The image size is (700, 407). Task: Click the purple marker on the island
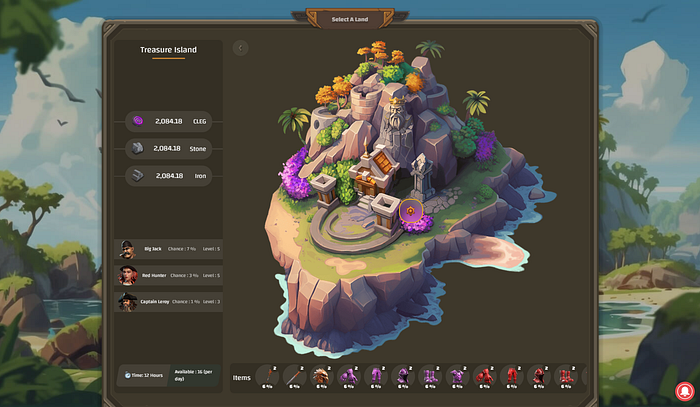click(409, 211)
